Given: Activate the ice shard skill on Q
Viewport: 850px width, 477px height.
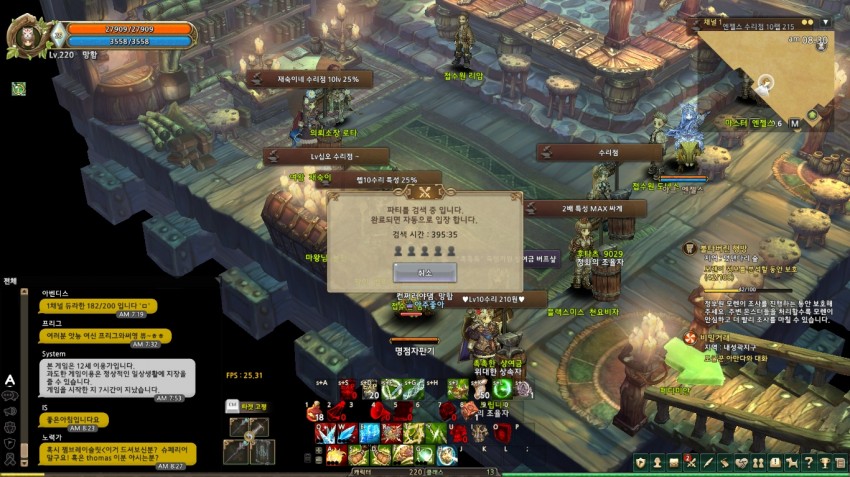Looking at the screenshot, I should [323, 432].
